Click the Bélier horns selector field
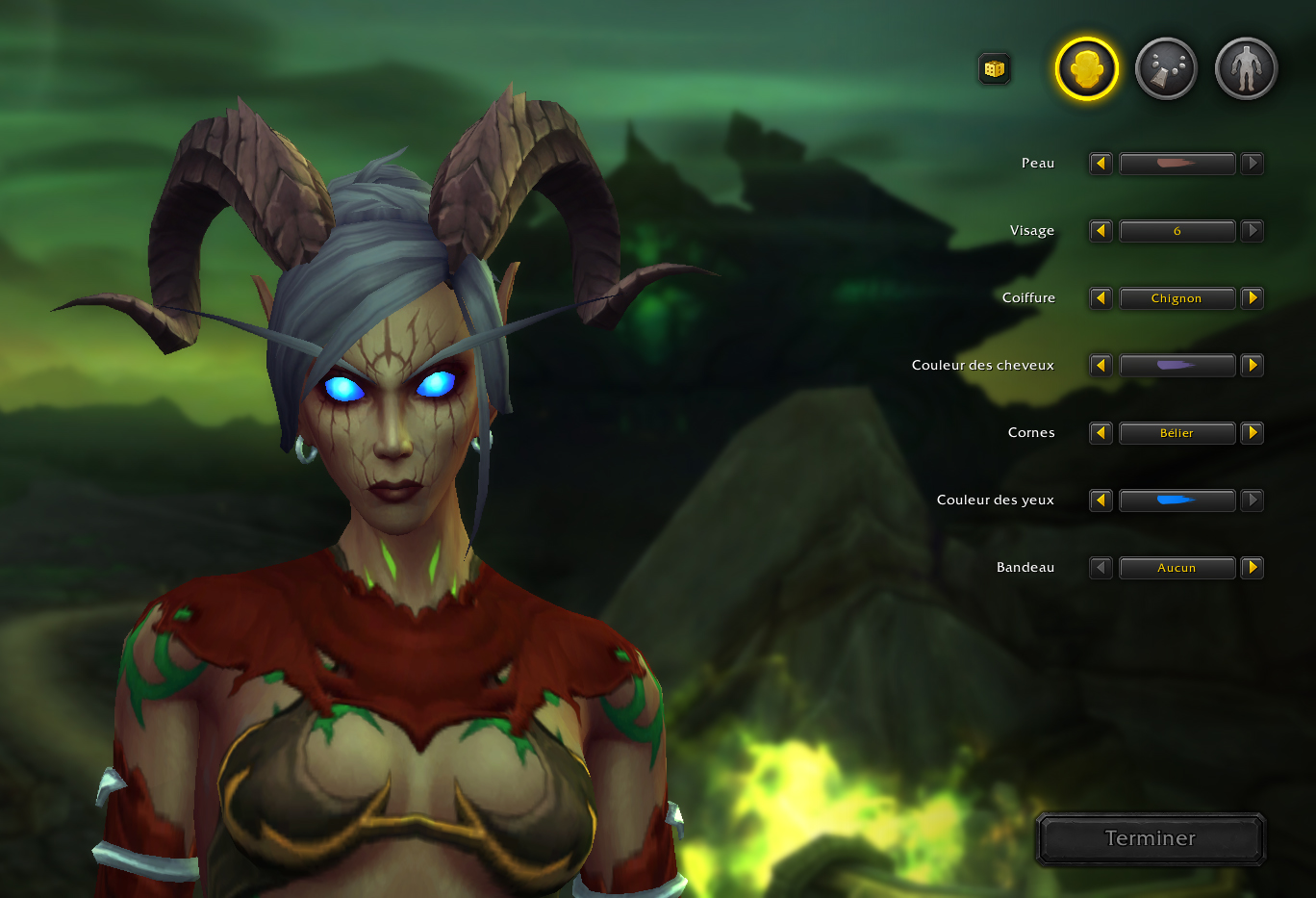 click(x=1177, y=432)
